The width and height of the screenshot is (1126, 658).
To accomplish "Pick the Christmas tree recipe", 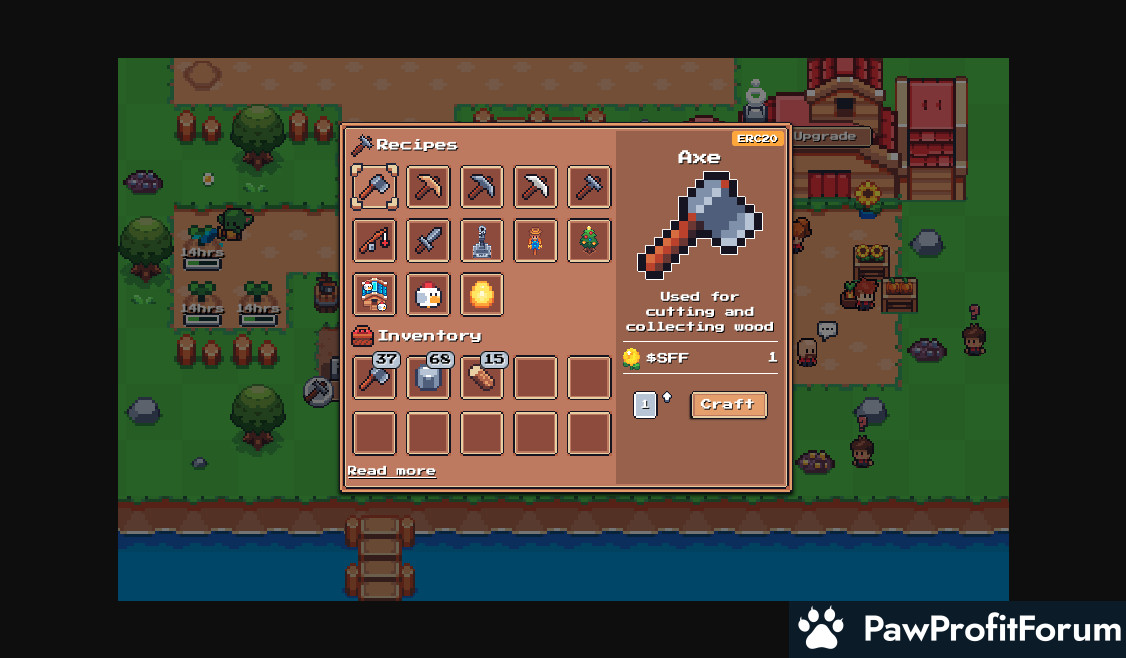I will click(x=589, y=241).
